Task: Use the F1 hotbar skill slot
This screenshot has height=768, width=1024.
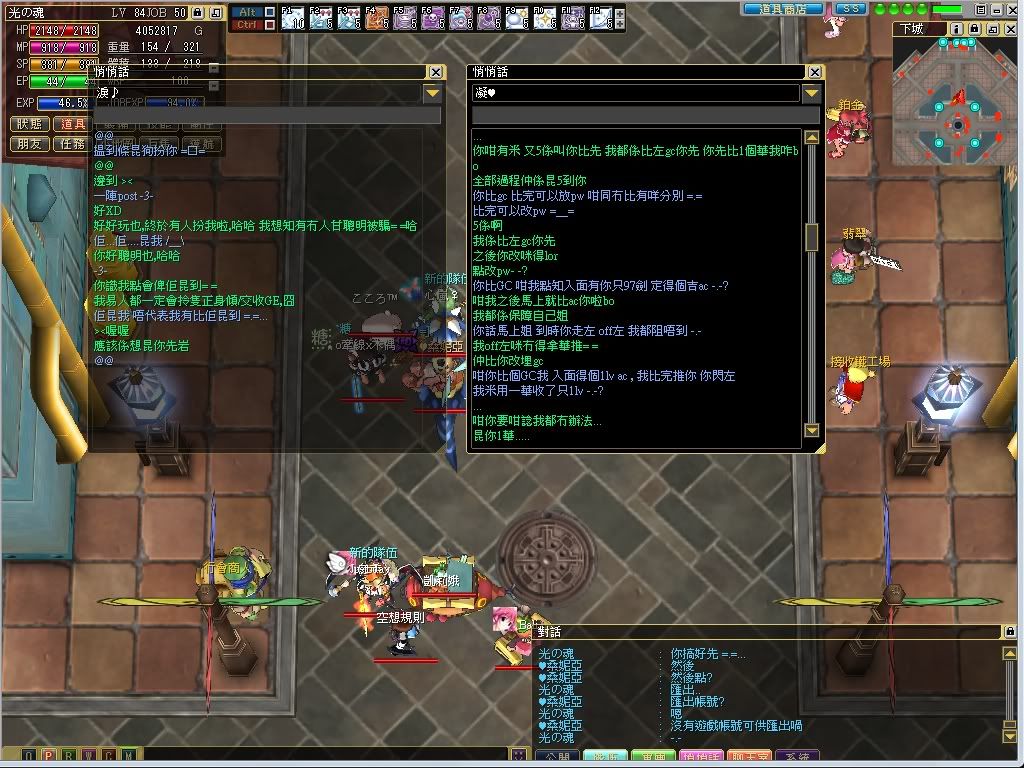Action: (x=292, y=17)
